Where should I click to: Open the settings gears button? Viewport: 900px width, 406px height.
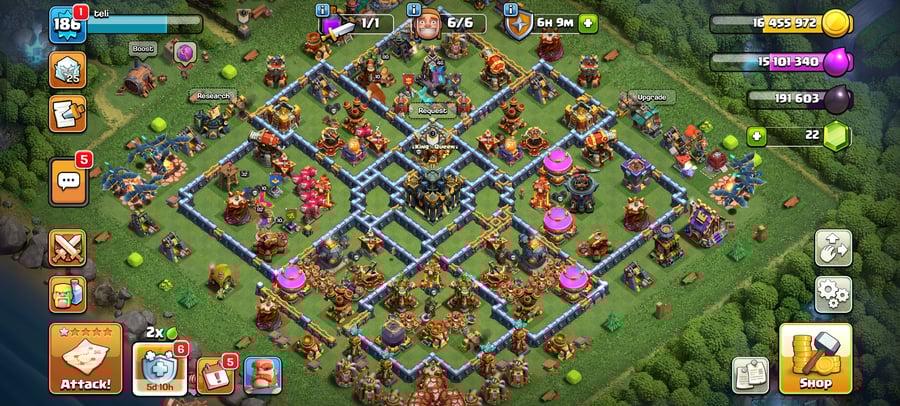click(832, 294)
